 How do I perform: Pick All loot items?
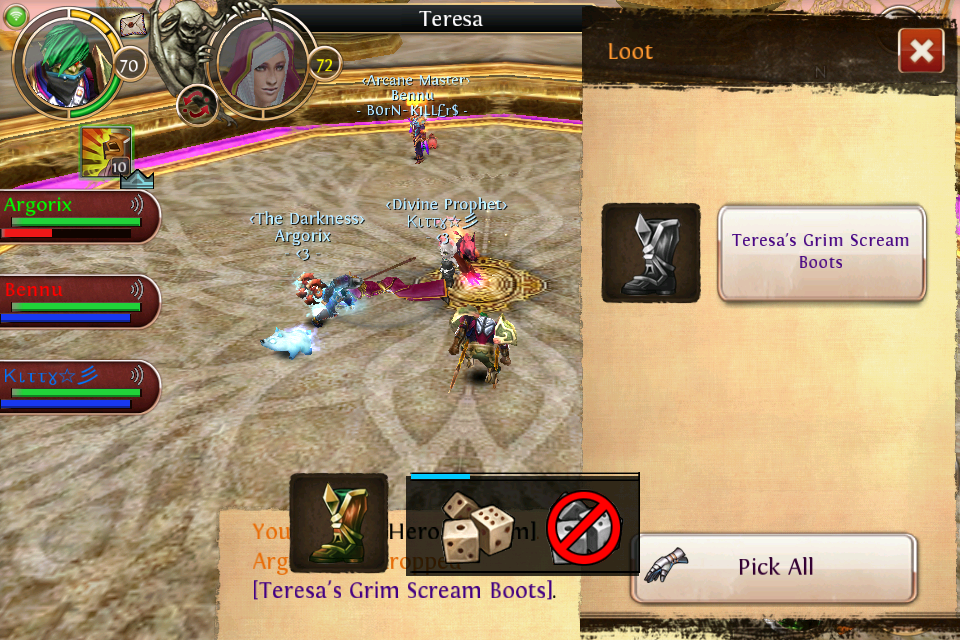click(774, 567)
